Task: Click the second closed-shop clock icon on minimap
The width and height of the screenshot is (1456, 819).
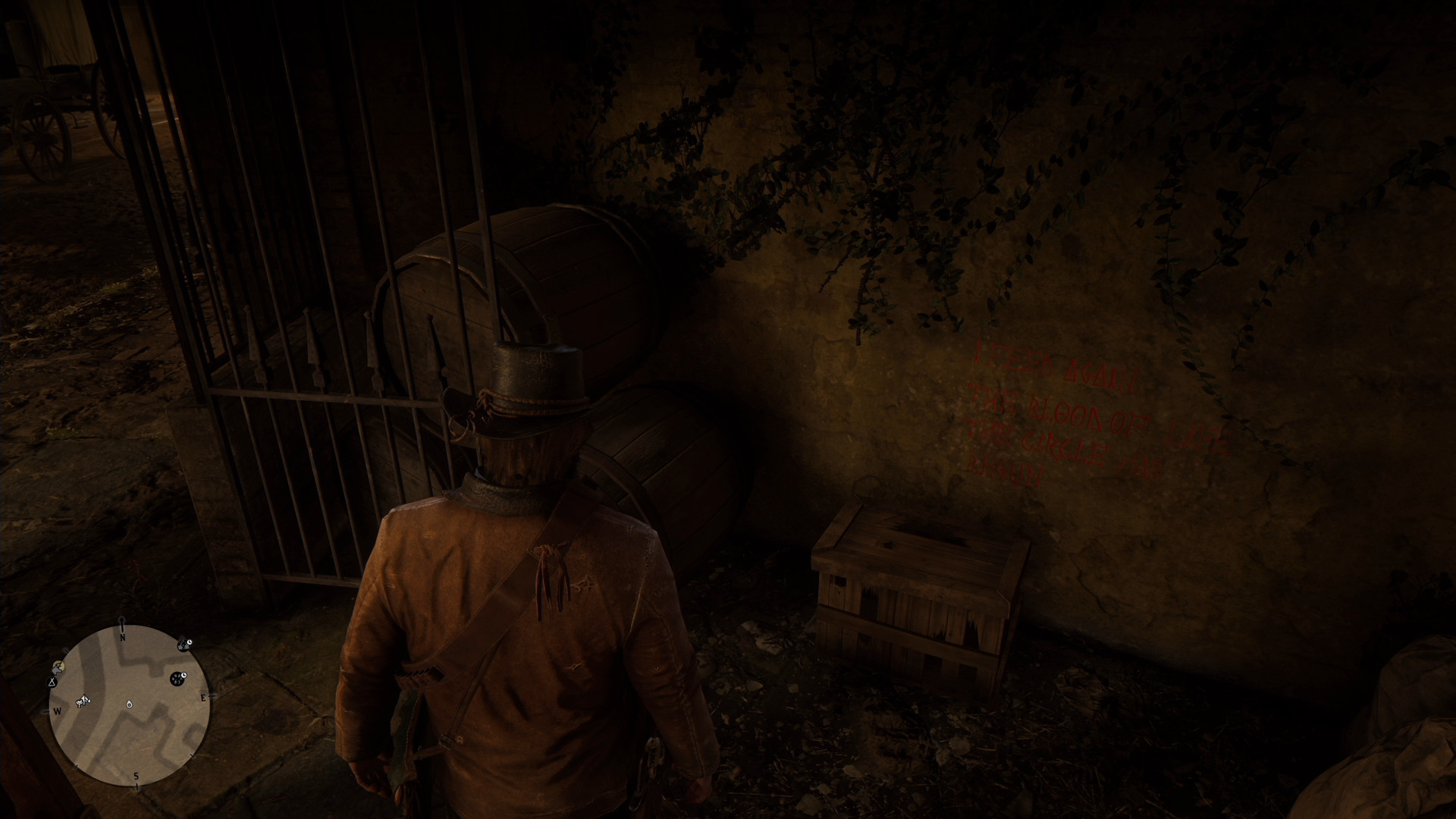Action: tap(177, 677)
